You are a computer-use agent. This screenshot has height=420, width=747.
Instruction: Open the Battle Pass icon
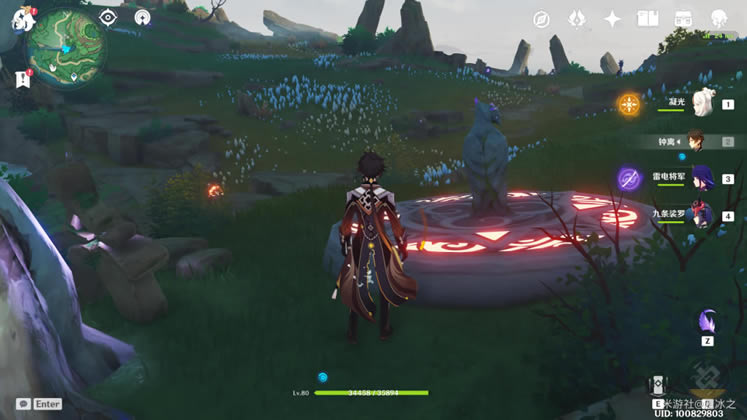pos(684,19)
